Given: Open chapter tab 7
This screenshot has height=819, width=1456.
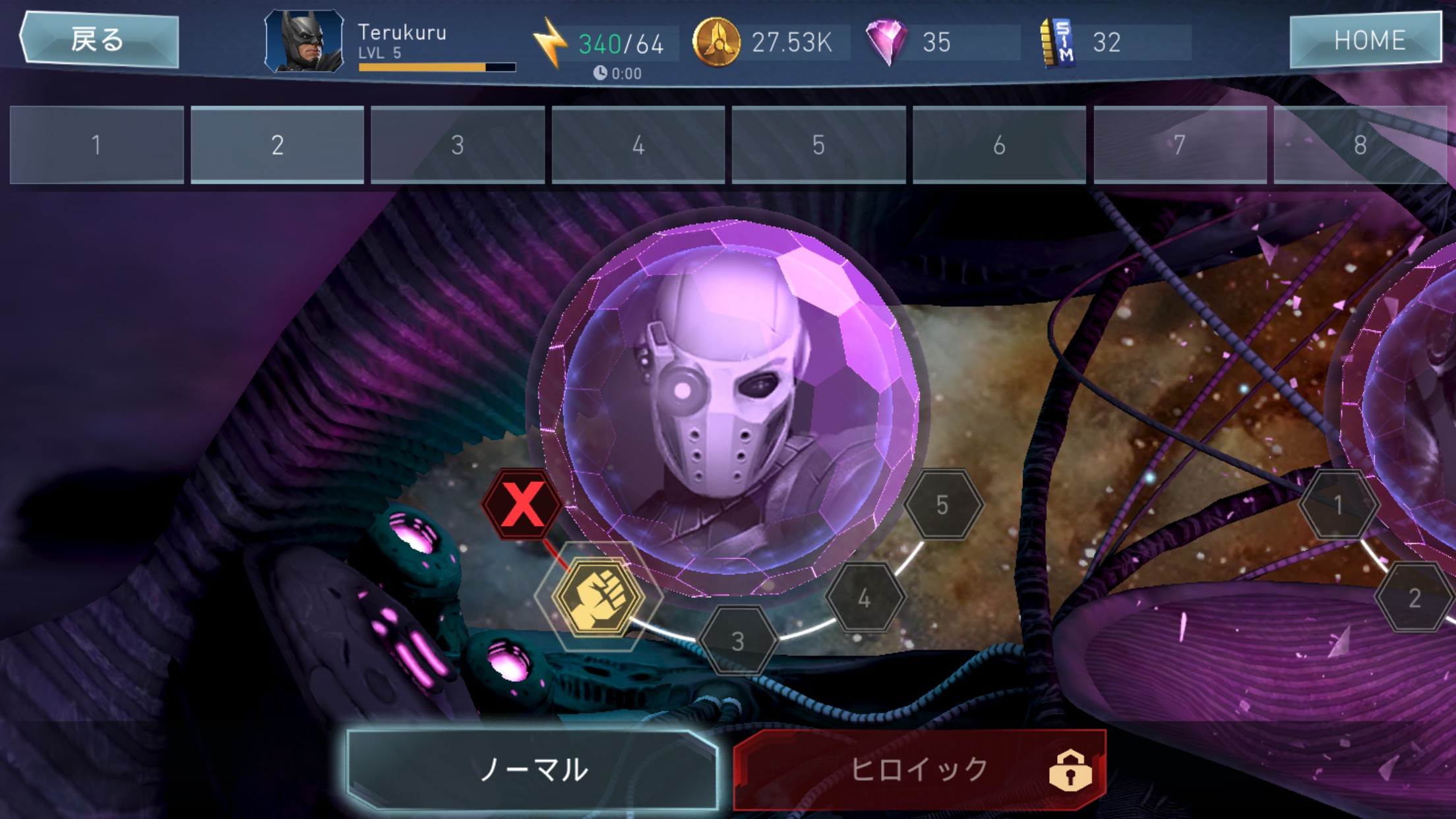Looking at the screenshot, I should coord(1180,145).
